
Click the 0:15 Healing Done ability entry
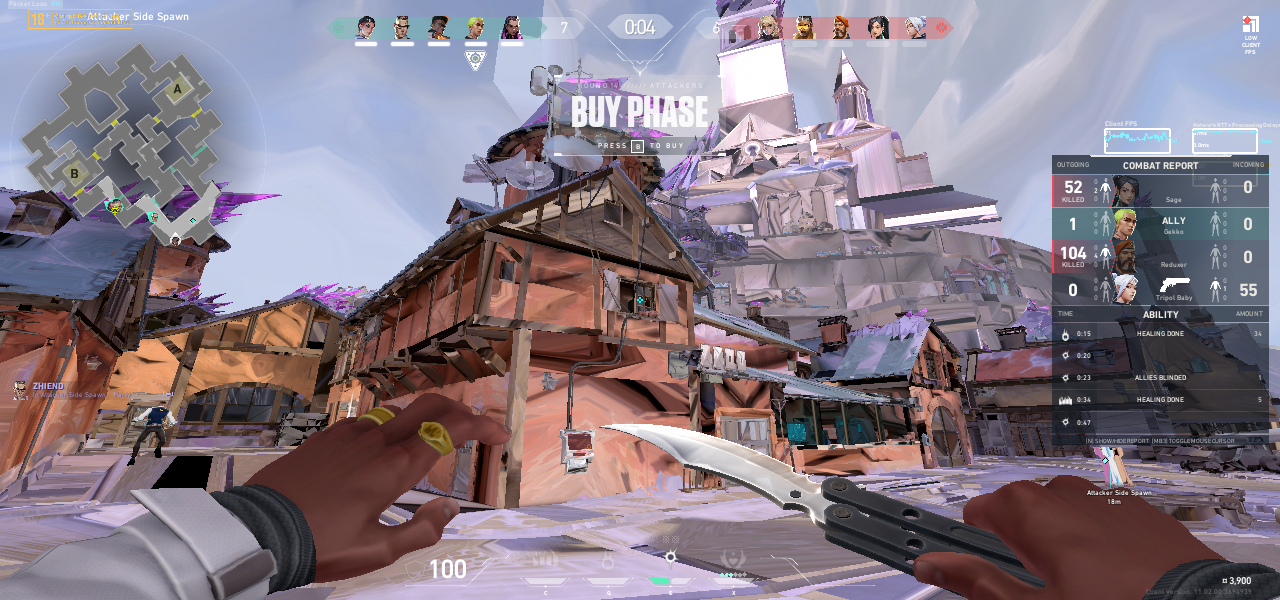point(1160,334)
